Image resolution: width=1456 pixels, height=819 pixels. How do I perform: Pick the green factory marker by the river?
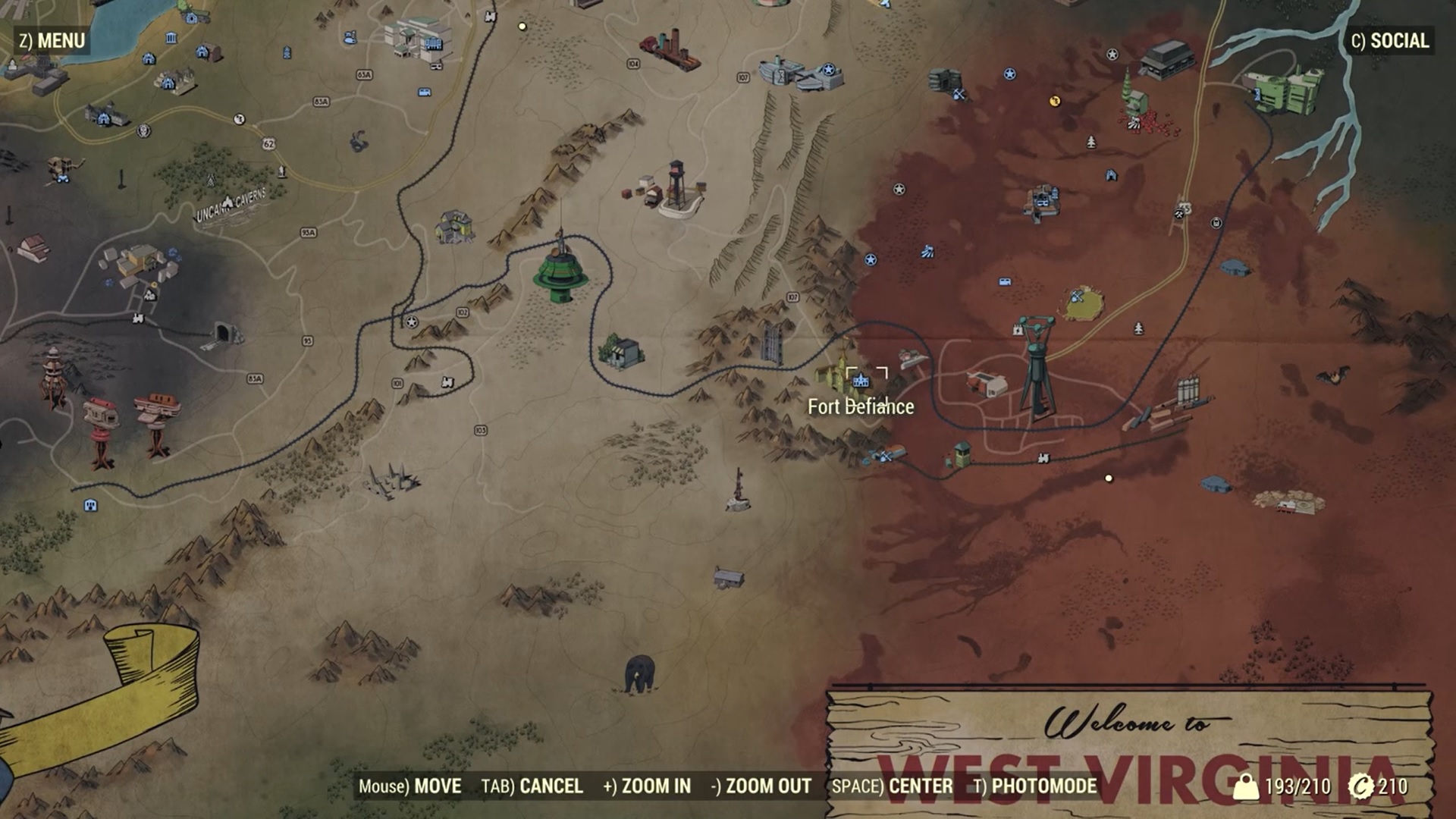[1287, 89]
